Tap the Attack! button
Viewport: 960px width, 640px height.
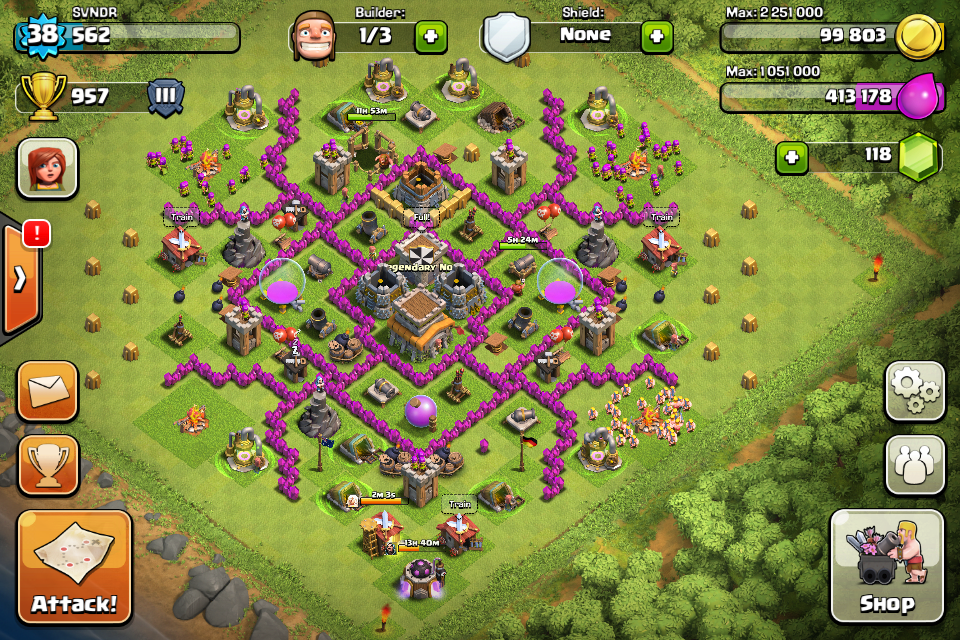click(74, 567)
